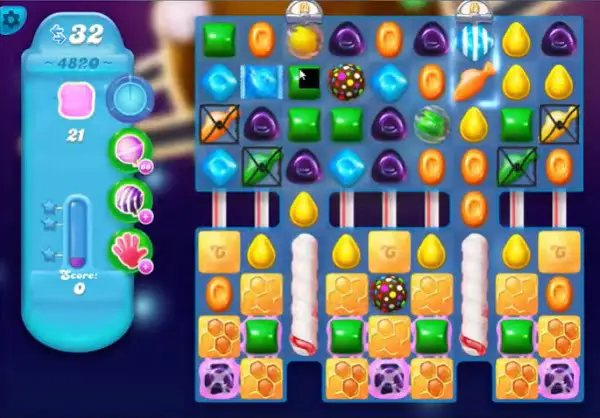The width and height of the screenshot is (600, 418).
Task: Tap the color bomb between honeycomb tiles
Action: (388, 293)
